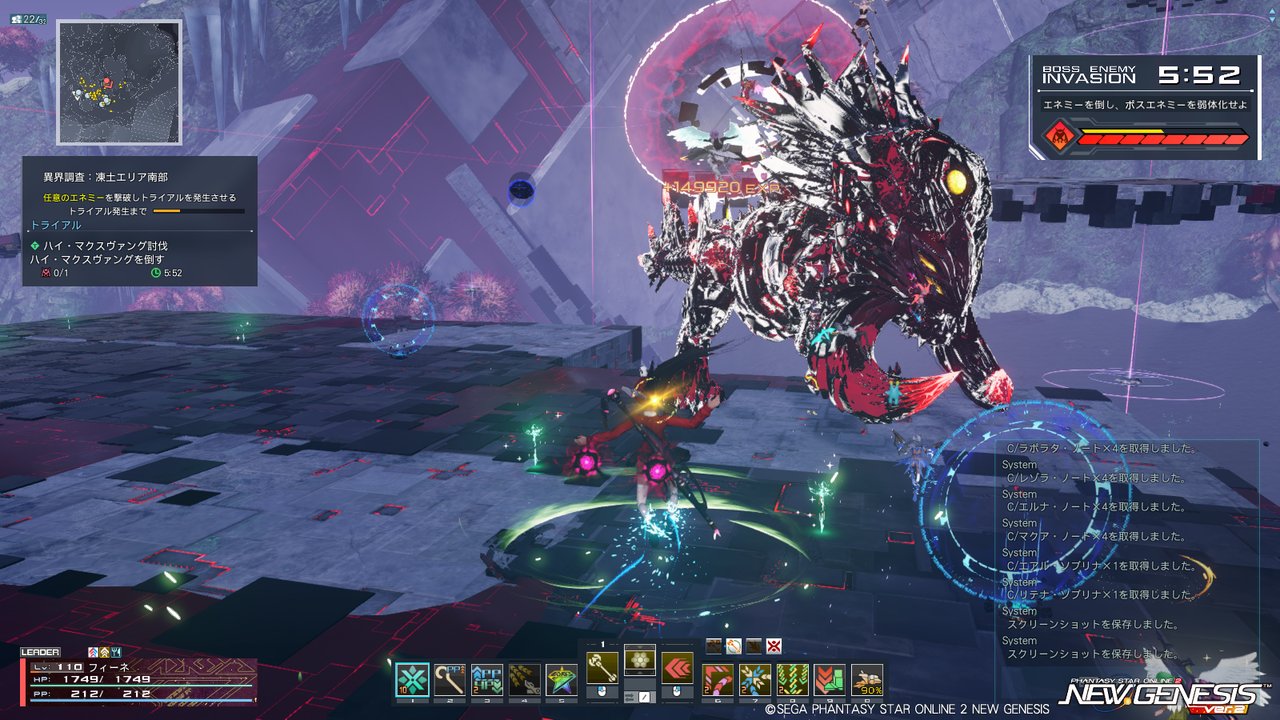The height and width of the screenshot is (720, 1280).
Task: Use the PP and HP arrows skill
Action: 486,680
